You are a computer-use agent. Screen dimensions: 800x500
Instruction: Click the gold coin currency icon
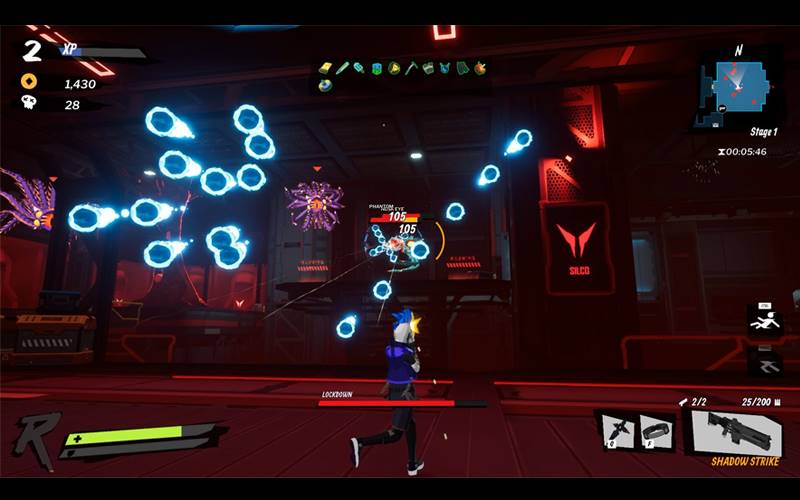coord(28,82)
